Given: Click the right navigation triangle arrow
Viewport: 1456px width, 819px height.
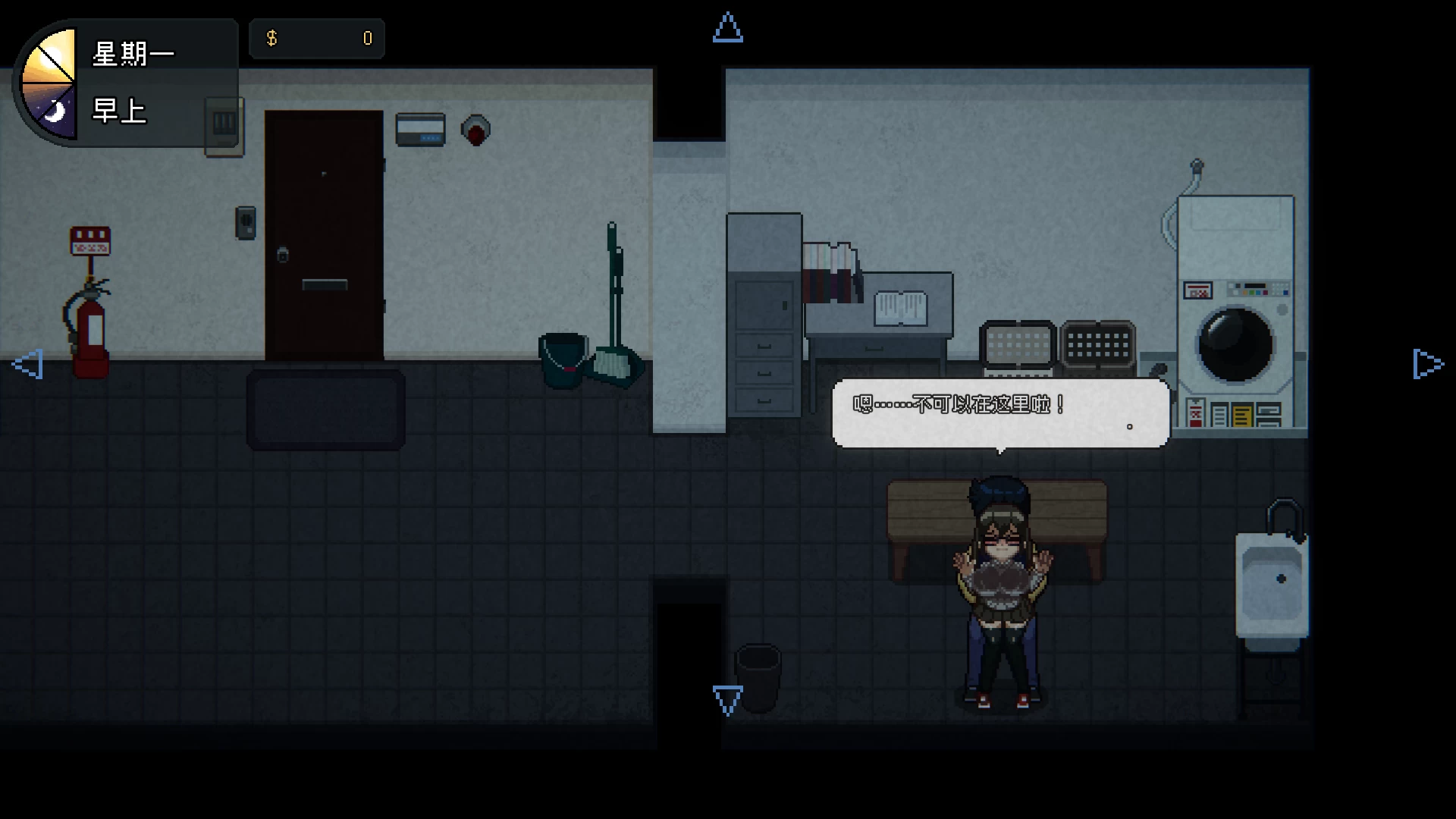Looking at the screenshot, I should (1429, 365).
